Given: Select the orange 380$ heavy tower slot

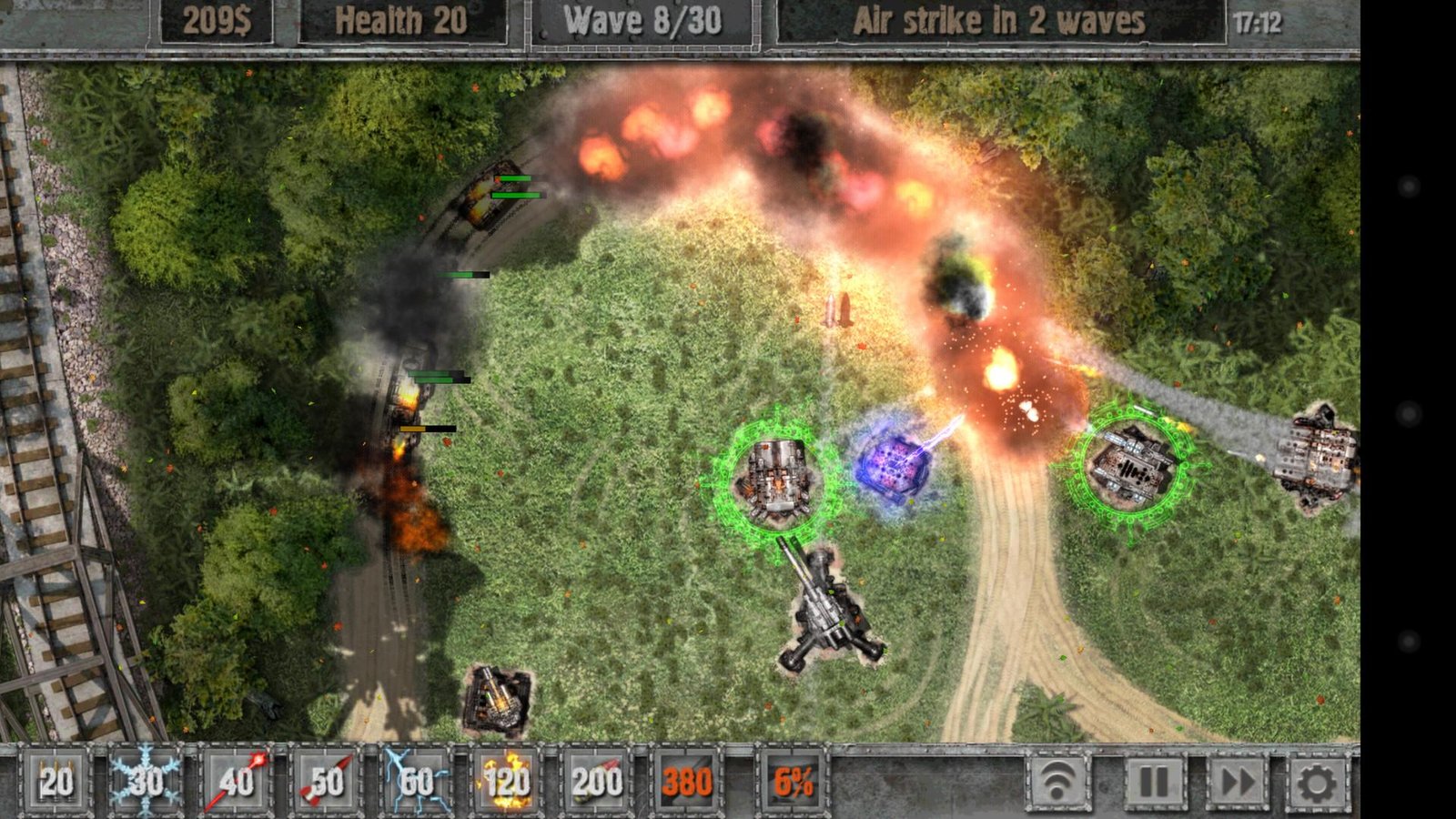Looking at the screenshot, I should click(689, 779).
